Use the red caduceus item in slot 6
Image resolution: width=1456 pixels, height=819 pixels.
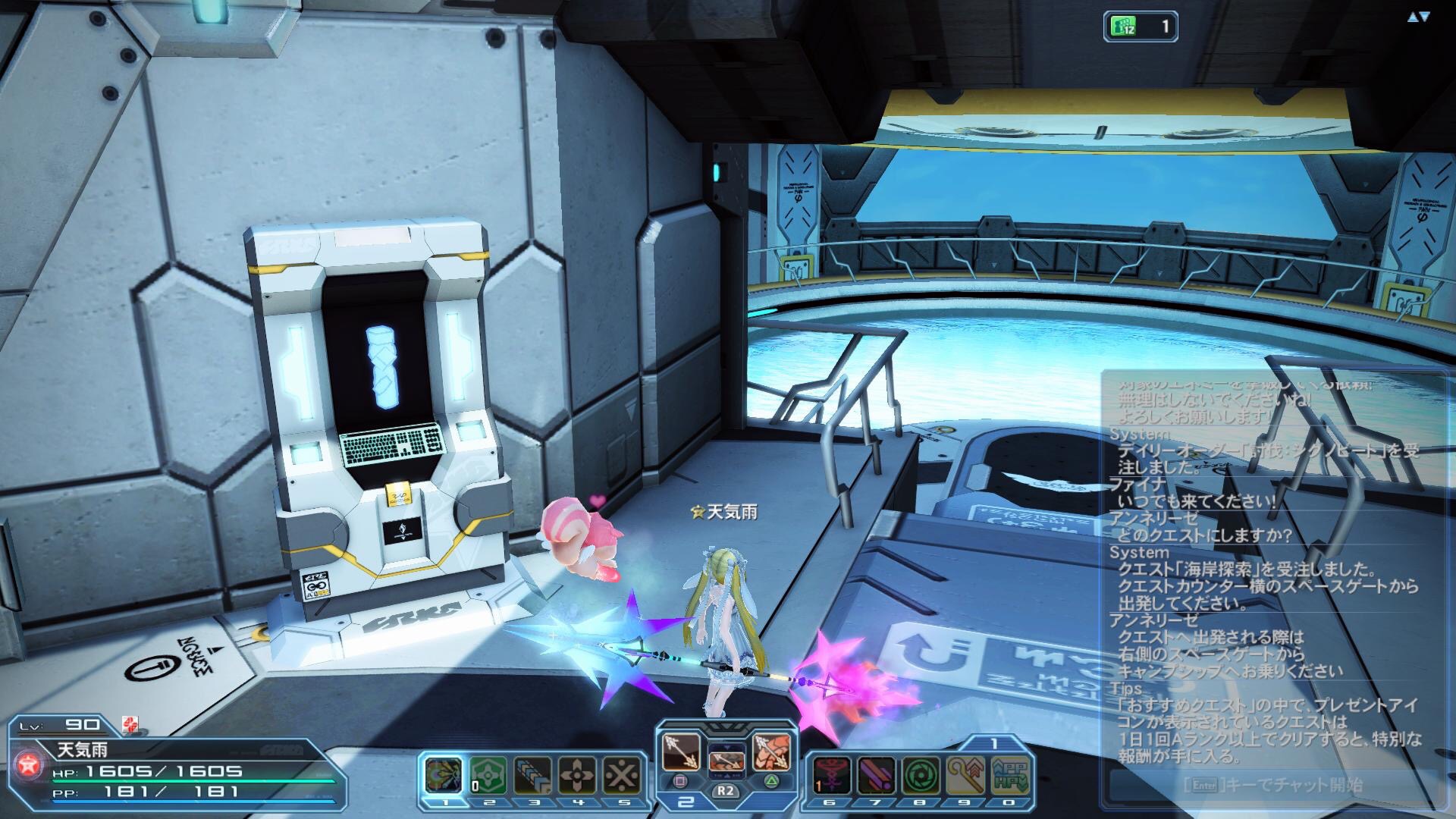(830, 774)
